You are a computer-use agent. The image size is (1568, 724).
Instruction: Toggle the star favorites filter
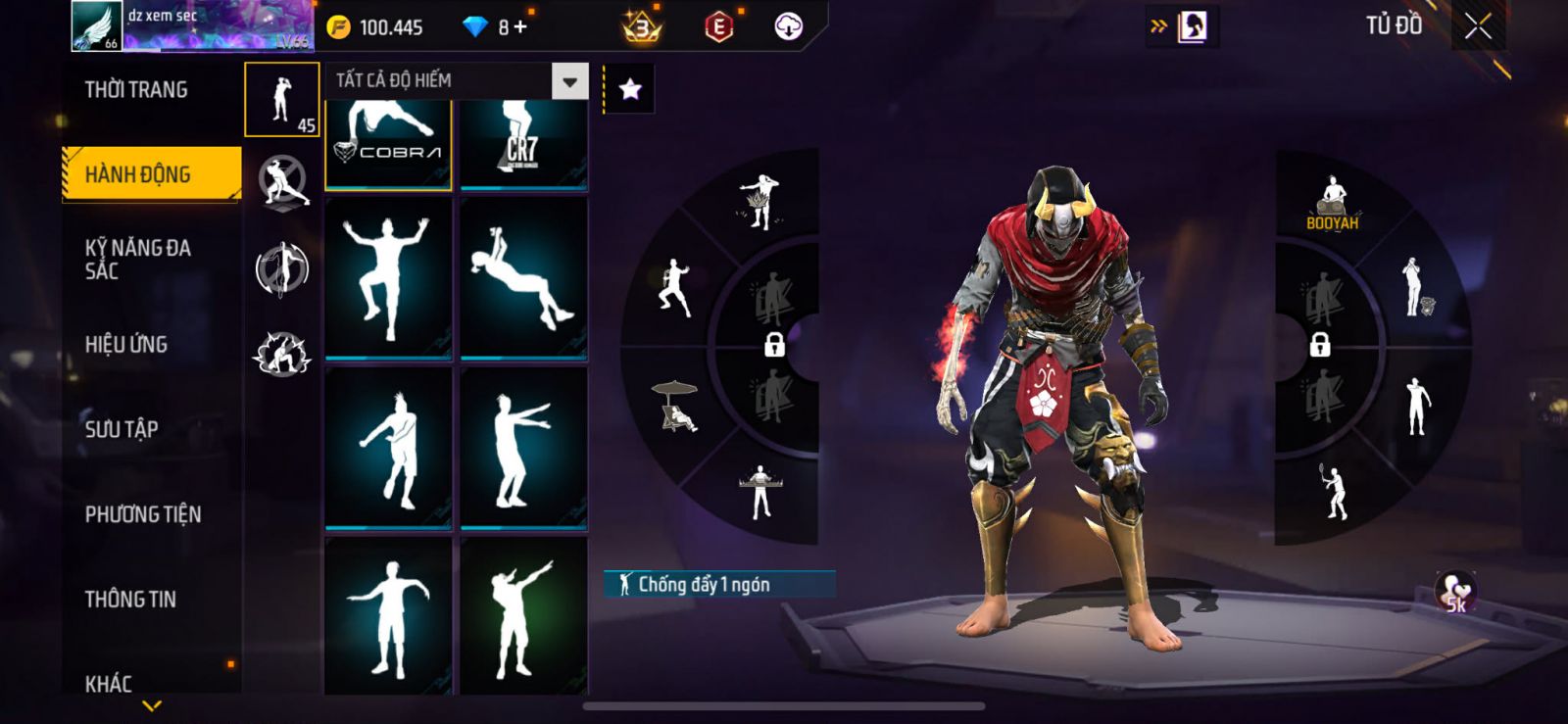click(x=630, y=90)
